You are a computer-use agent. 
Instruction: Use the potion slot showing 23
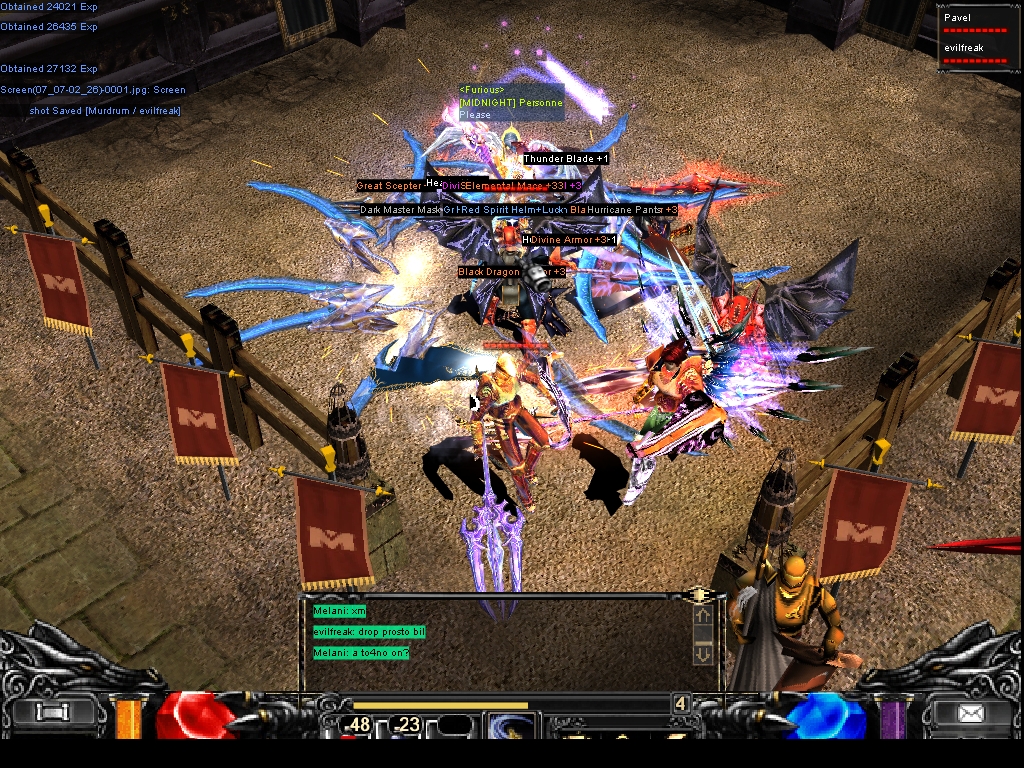[x=407, y=725]
